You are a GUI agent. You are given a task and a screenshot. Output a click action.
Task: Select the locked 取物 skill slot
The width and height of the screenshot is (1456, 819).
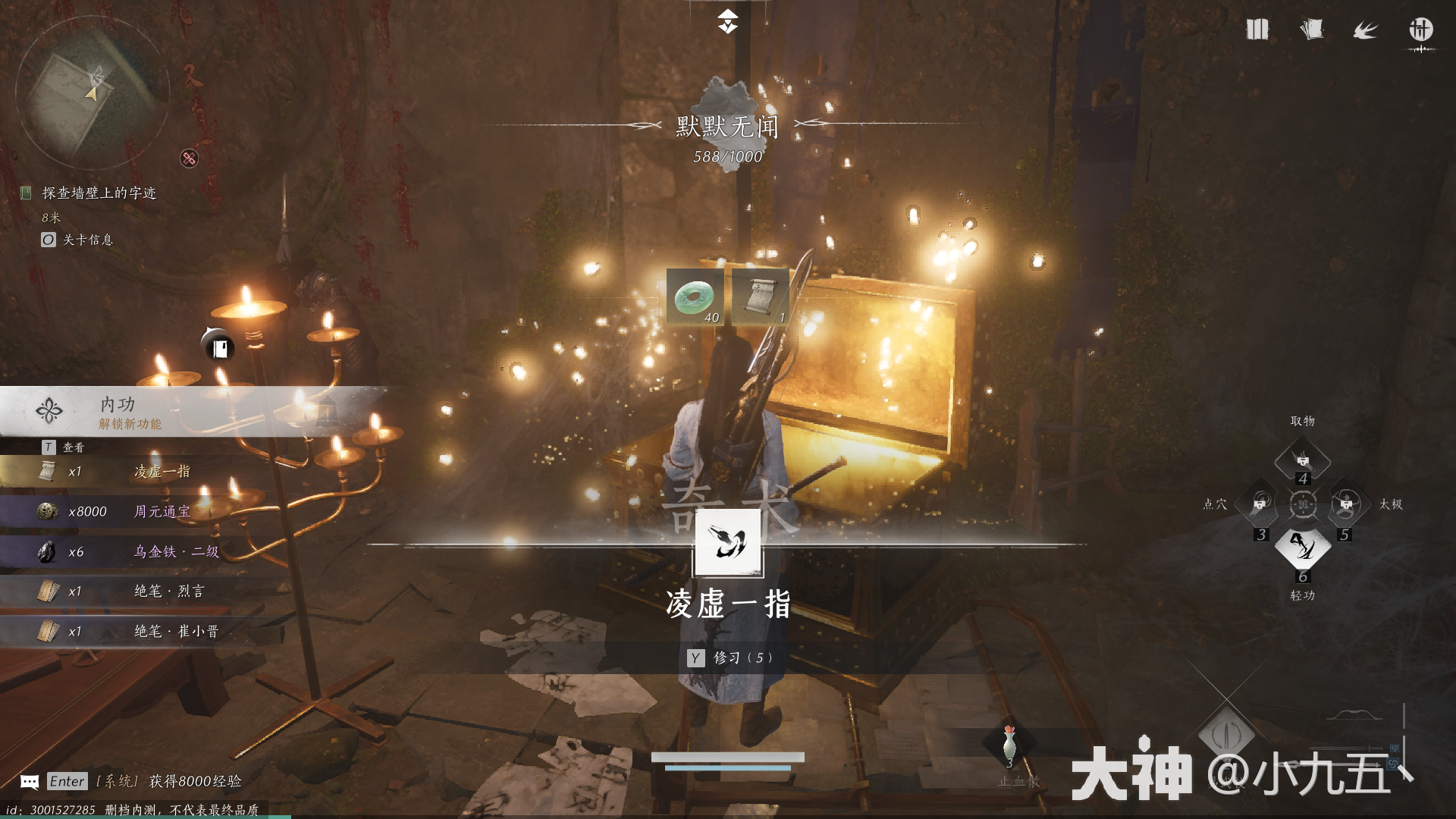pyautogui.click(x=1302, y=460)
